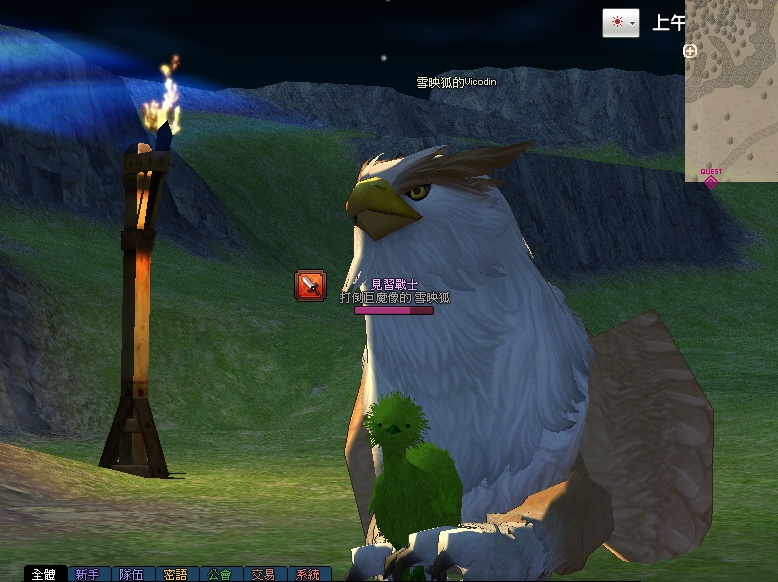Open the 新手 chat tab
778x582 pixels.
88,575
